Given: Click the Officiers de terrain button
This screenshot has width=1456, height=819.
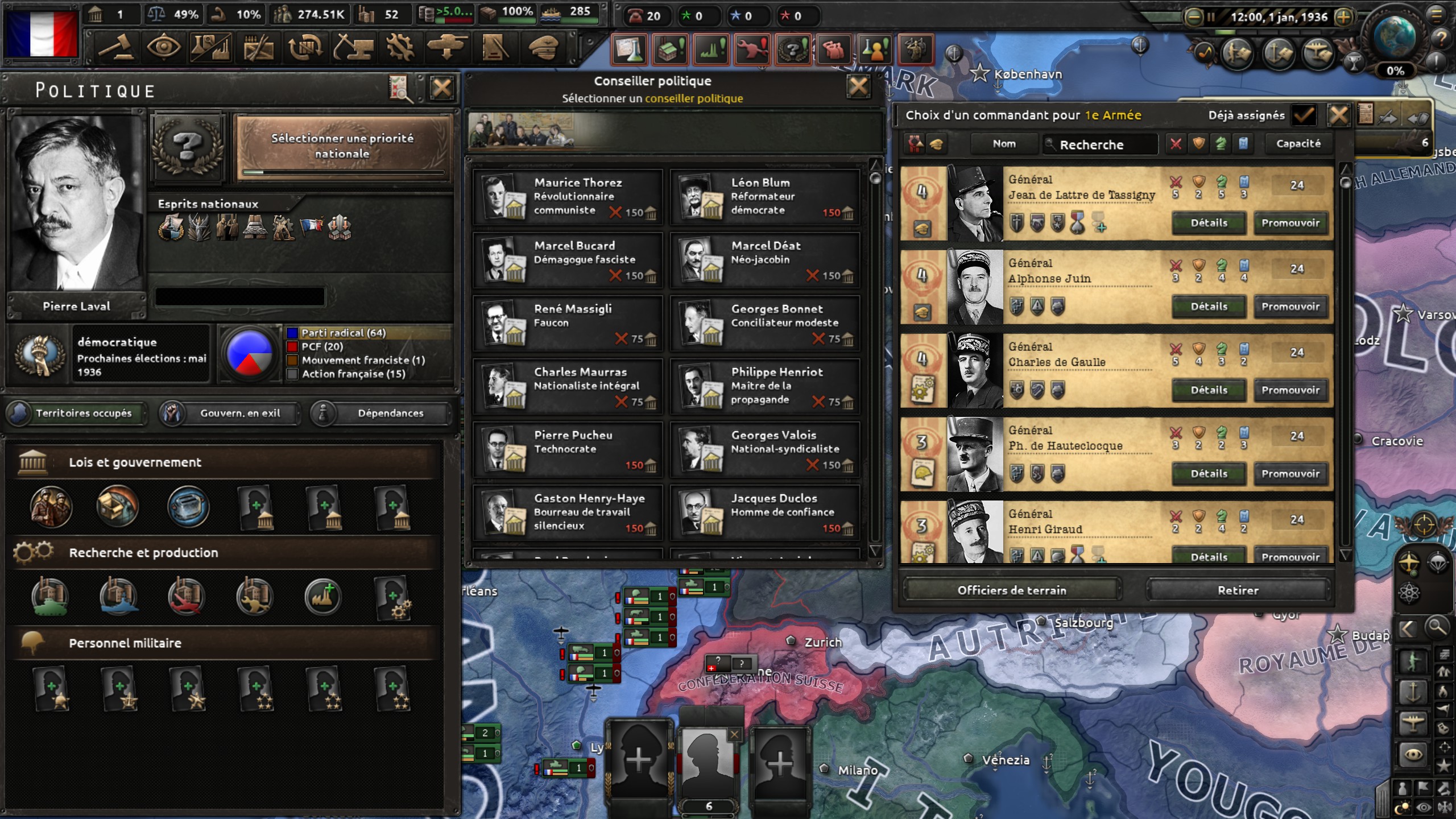Looking at the screenshot, I should [x=1012, y=590].
